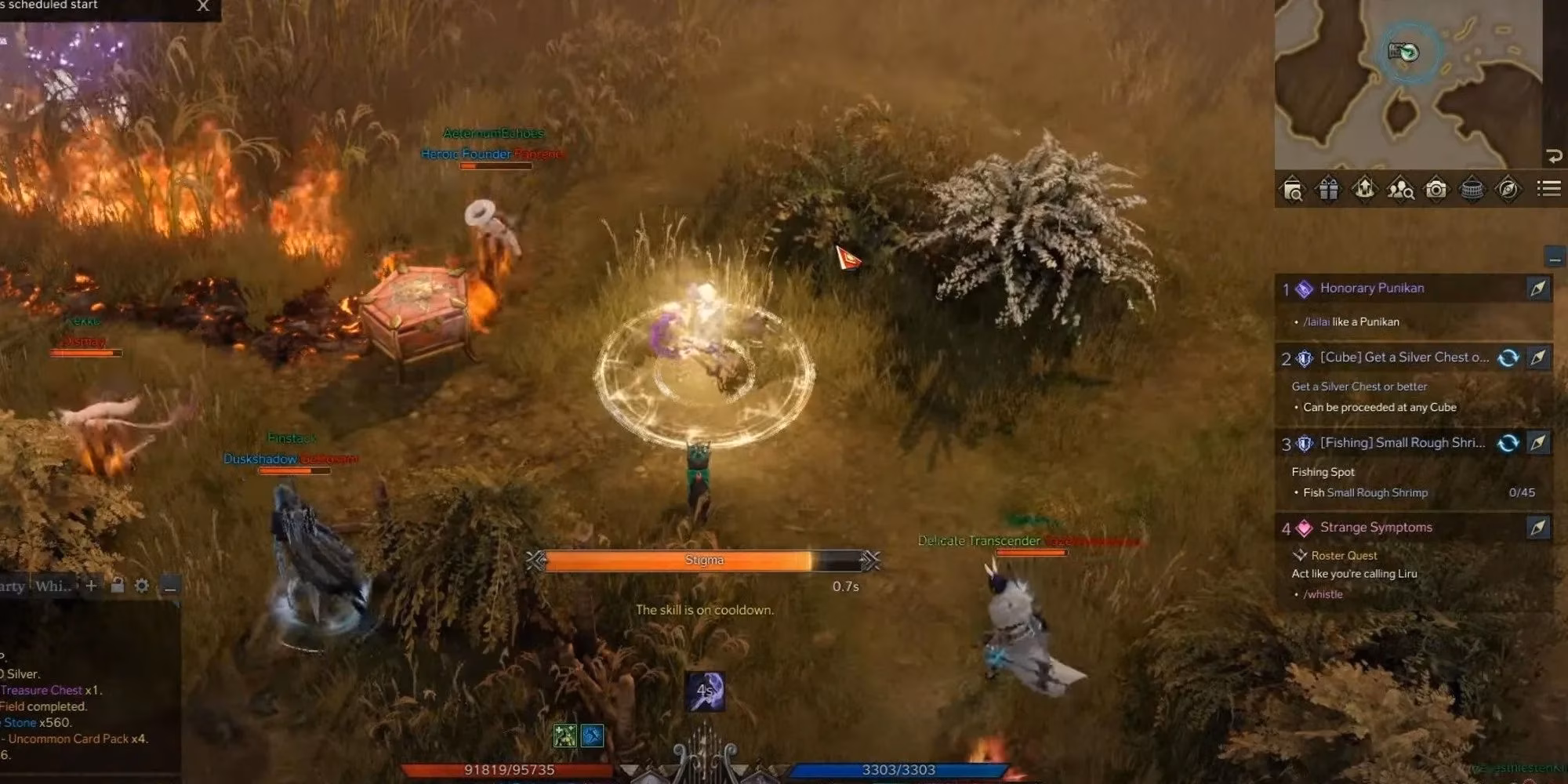This screenshot has height=784, width=1568.
Task: Switch to the Whisper chat tab
Action: pos(53,586)
